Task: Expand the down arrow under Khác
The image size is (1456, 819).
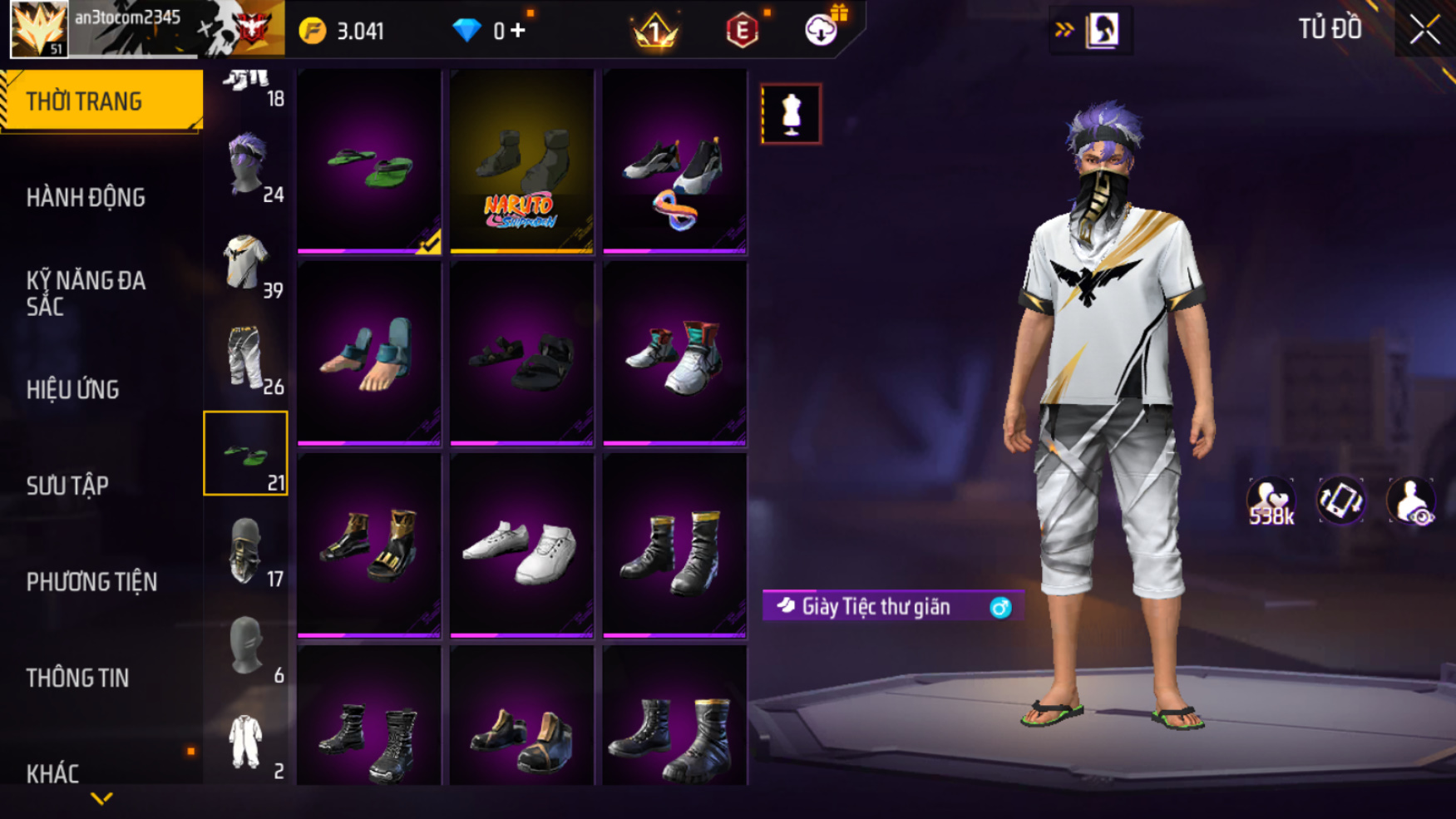Action: (x=101, y=799)
